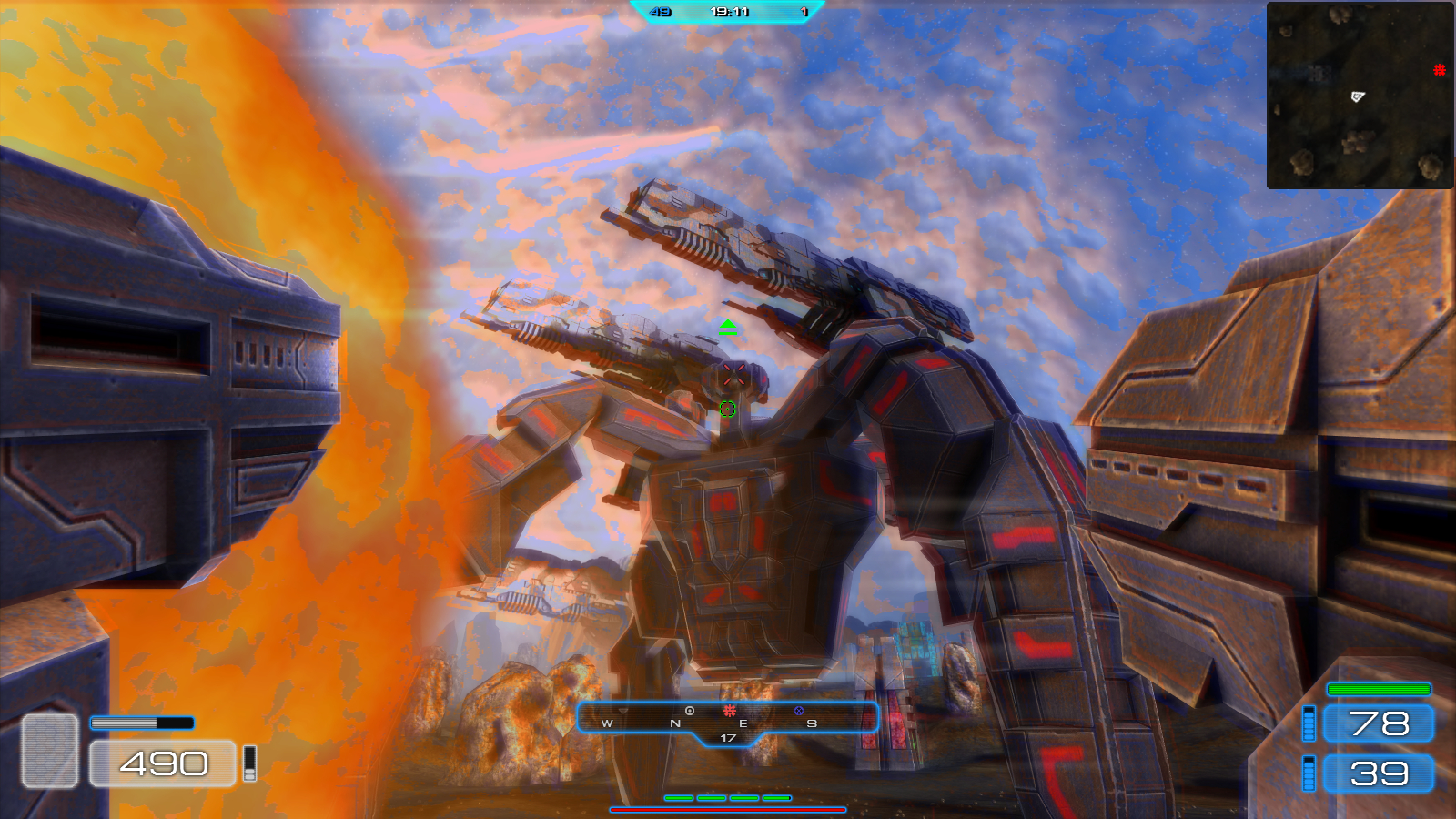Click the red enemy cluster icon on the minimap

(1440, 70)
